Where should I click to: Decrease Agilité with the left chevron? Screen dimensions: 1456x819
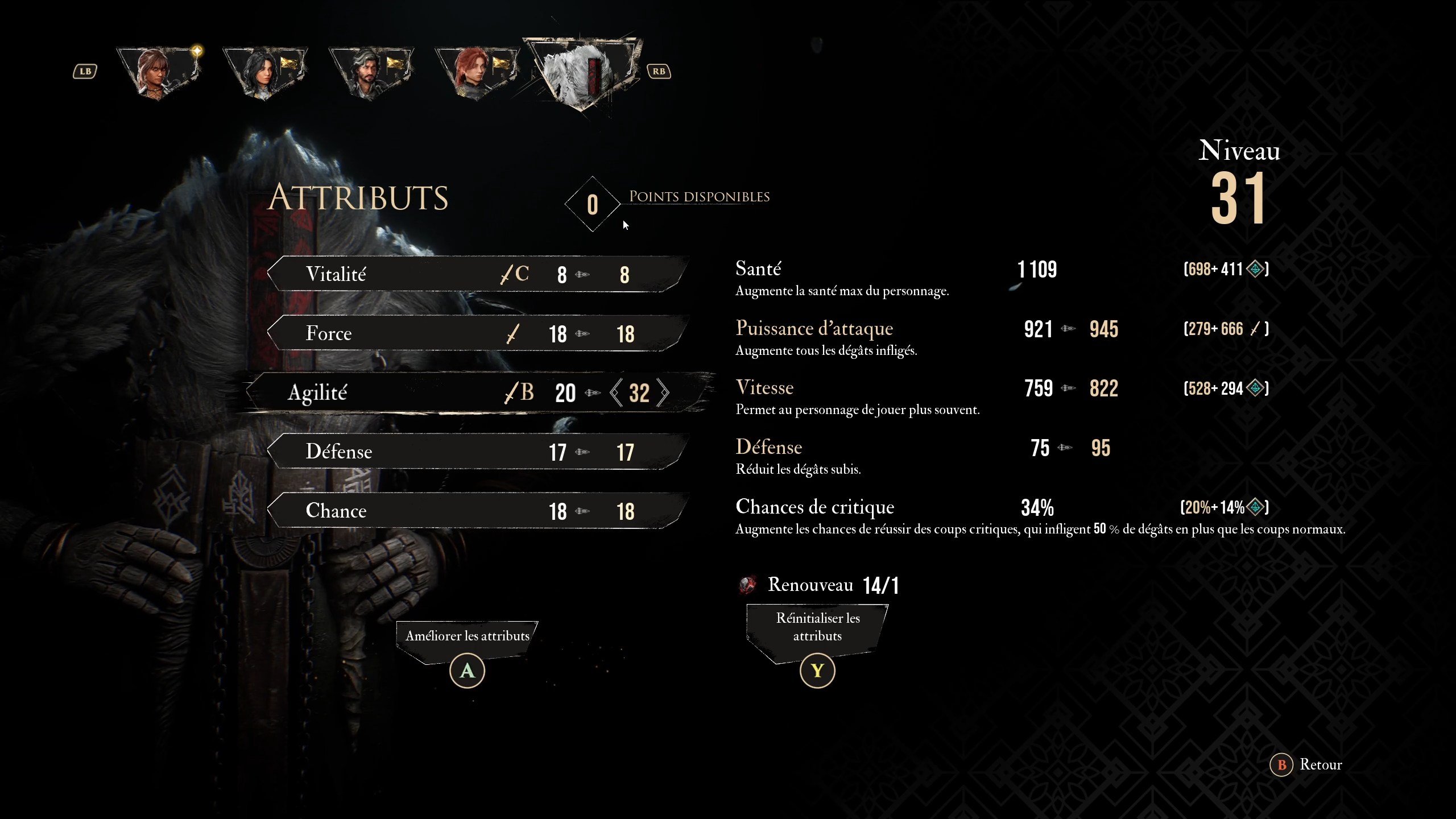tap(616, 393)
